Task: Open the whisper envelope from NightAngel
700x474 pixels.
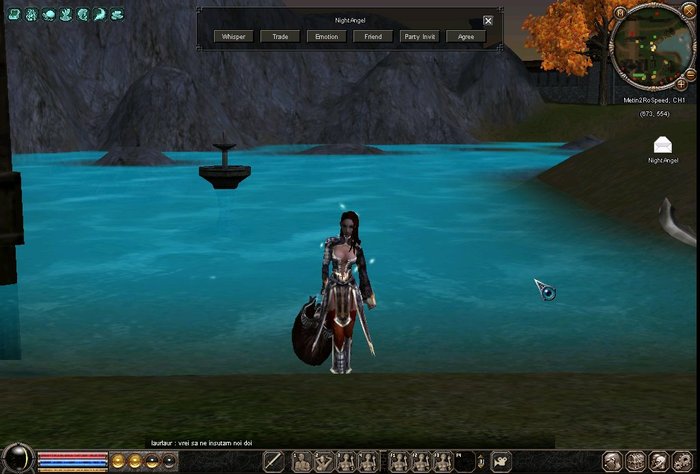Action: [x=662, y=146]
